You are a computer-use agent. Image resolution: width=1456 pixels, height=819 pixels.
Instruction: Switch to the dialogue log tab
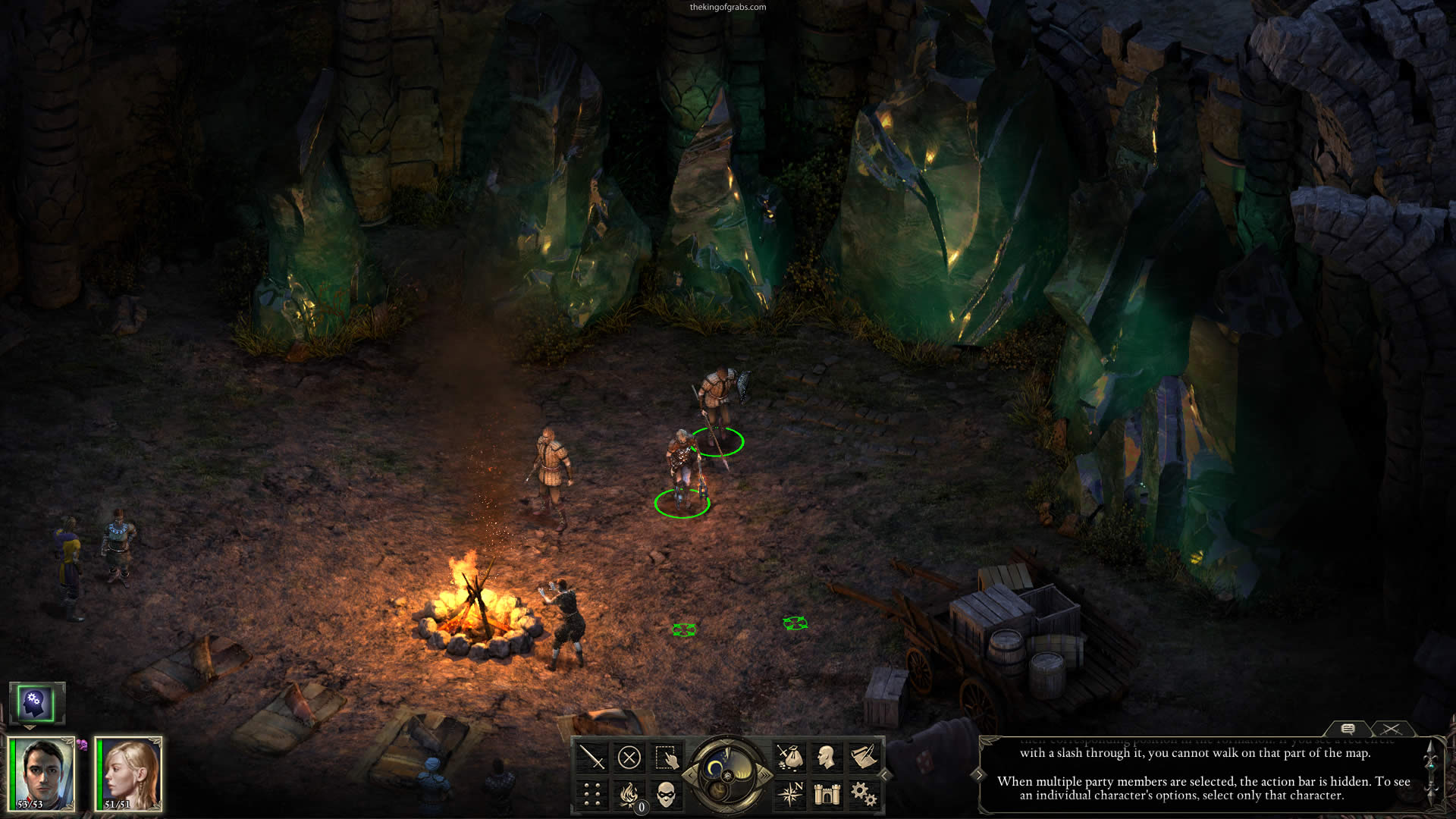1348,729
